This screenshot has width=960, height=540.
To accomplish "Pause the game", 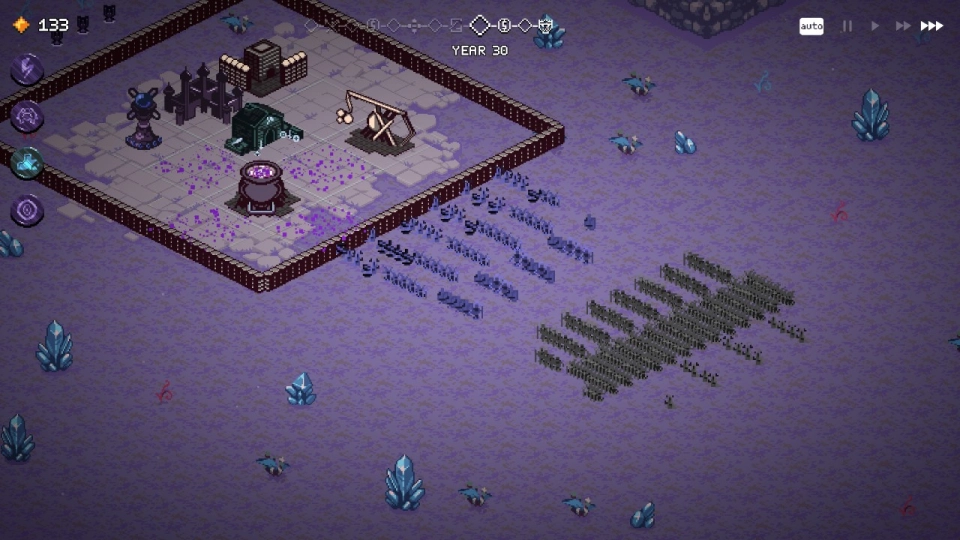I will tap(847, 26).
